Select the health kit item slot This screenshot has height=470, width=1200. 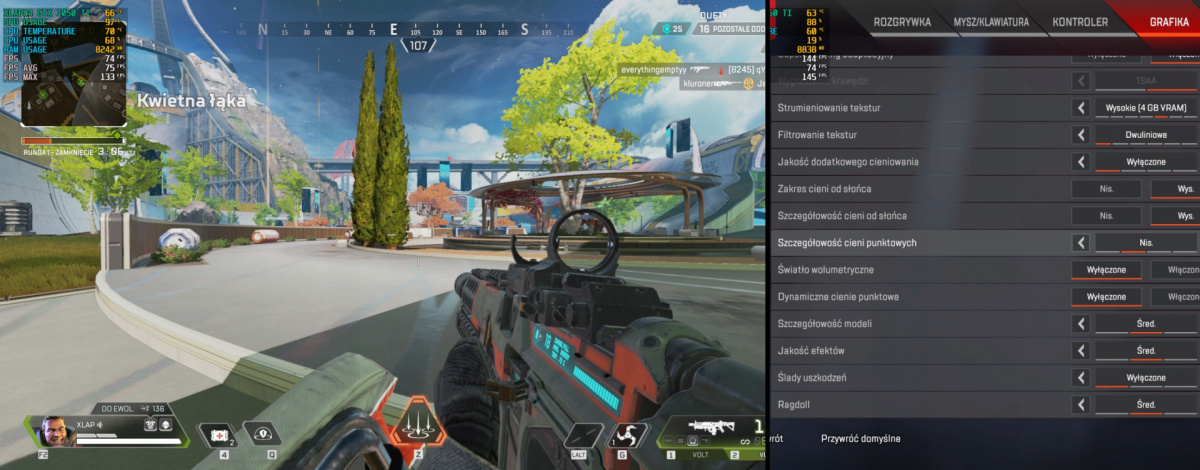[216, 434]
